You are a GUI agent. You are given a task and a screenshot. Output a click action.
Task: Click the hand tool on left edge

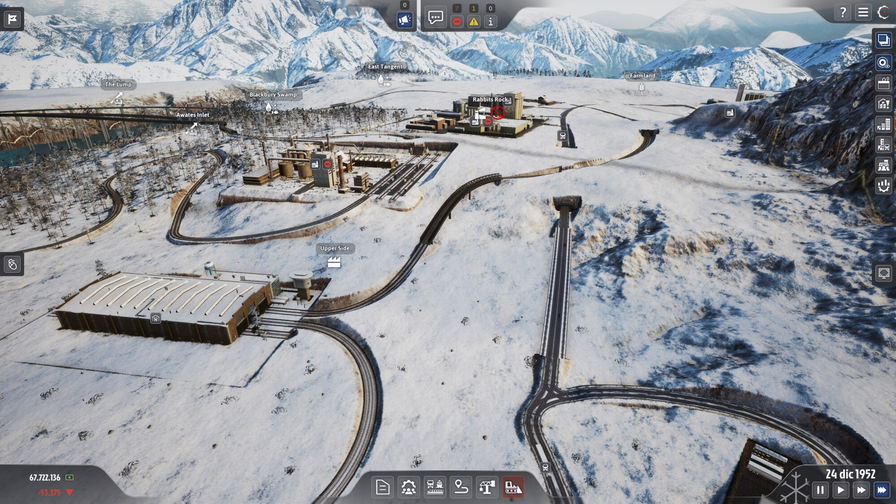pyautogui.click(x=12, y=264)
